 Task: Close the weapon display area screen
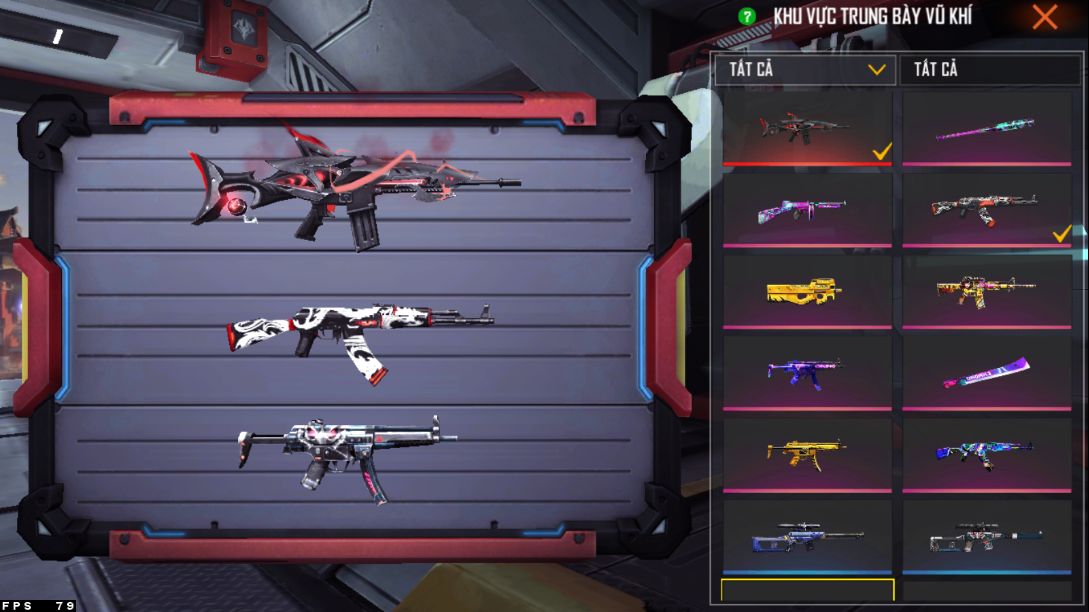click(1045, 17)
